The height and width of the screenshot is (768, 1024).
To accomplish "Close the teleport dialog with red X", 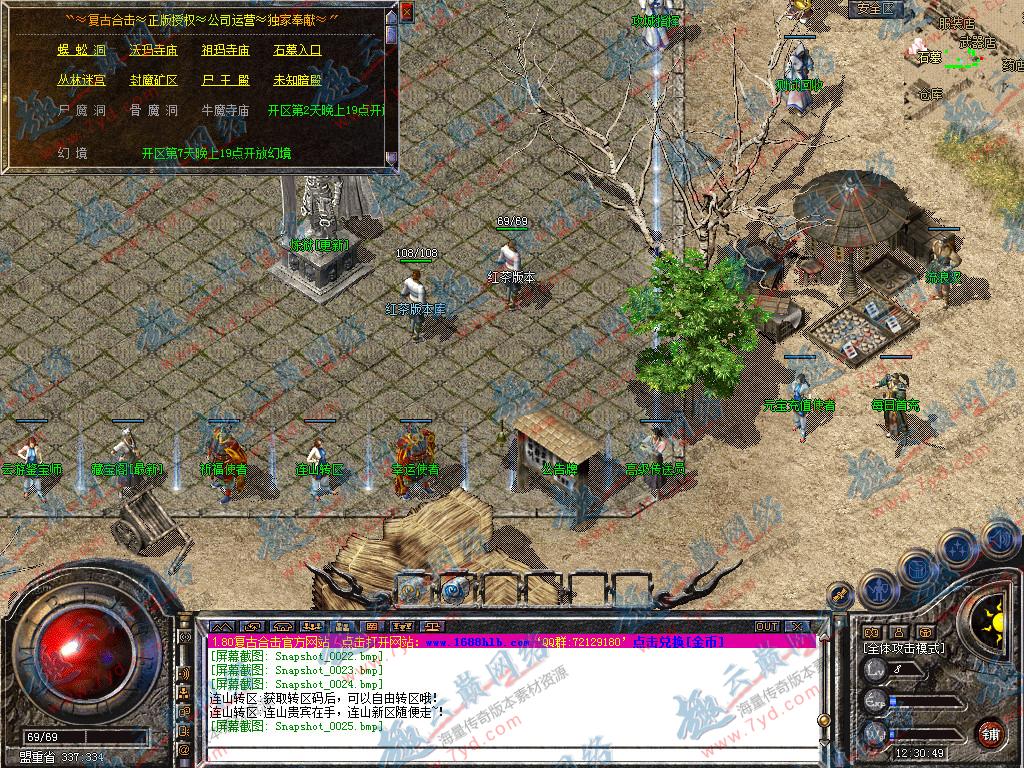I will pos(406,12).
